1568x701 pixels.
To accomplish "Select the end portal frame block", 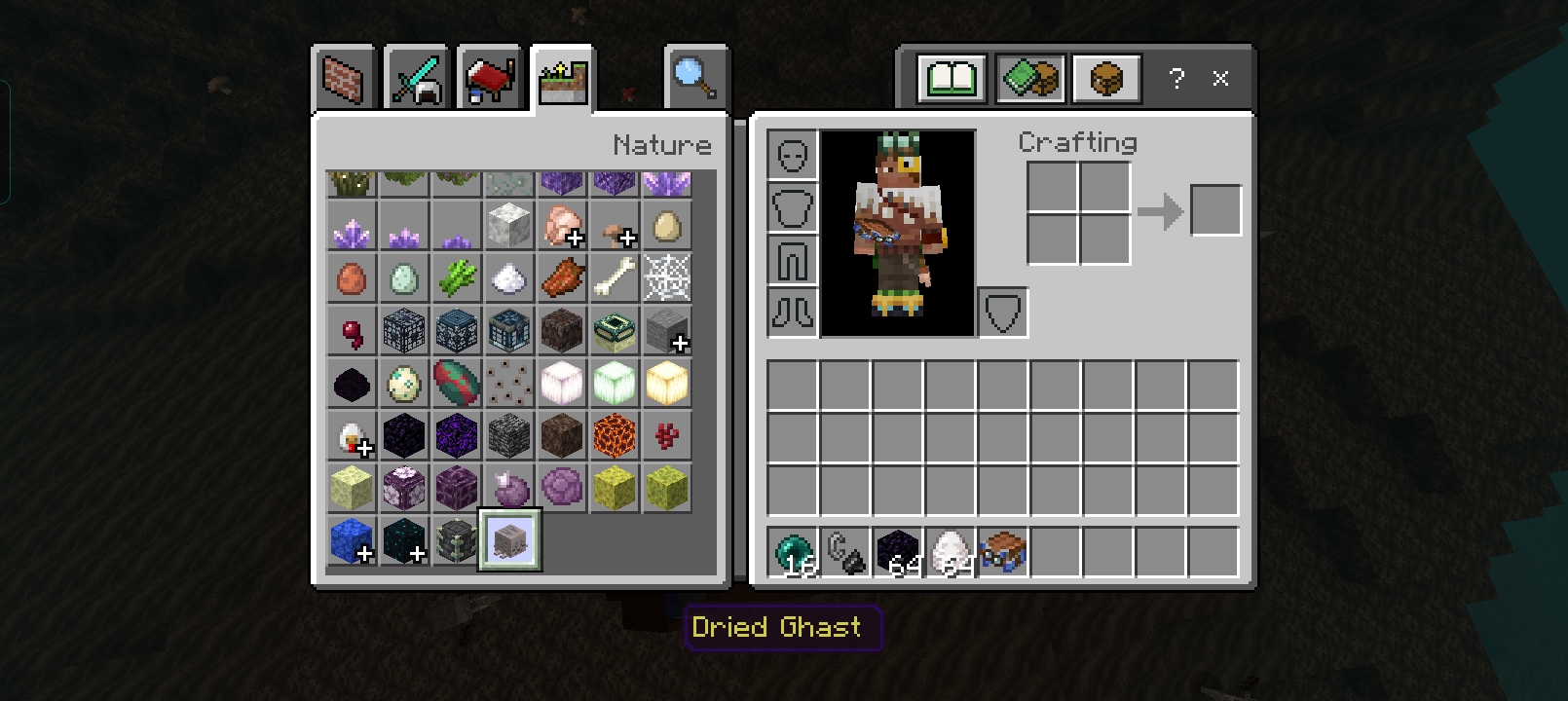I will pyautogui.click(x=615, y=331).
